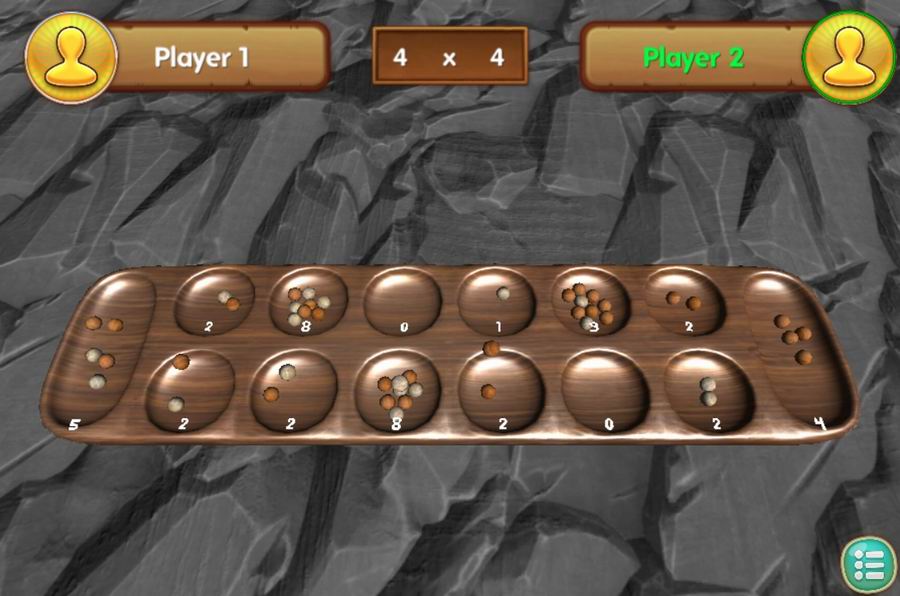Screen dimensions: 900x596
Task: Open the list menu button
Action: [866, 564]
